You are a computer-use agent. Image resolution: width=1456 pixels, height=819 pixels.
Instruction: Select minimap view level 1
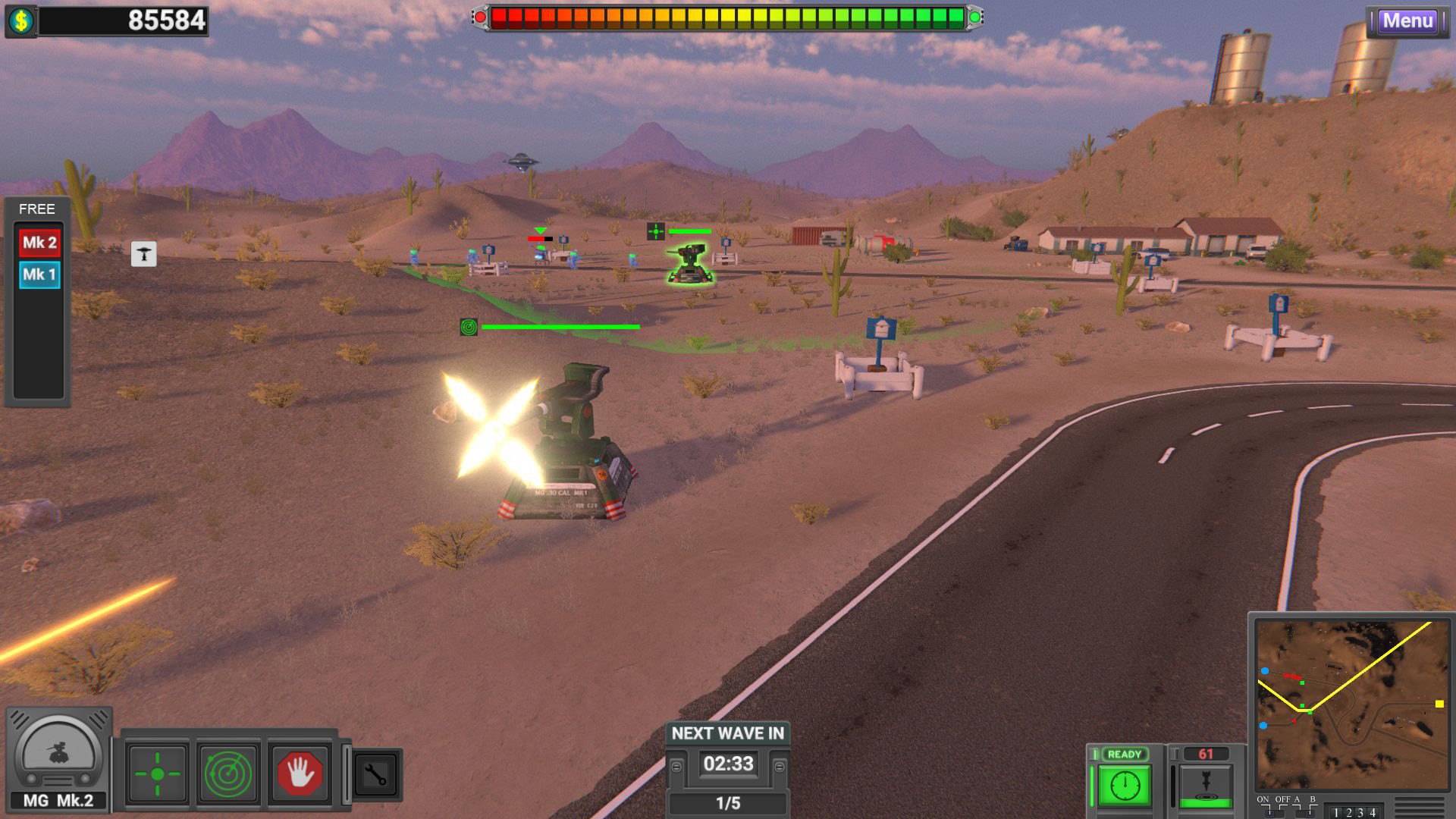1337,811
